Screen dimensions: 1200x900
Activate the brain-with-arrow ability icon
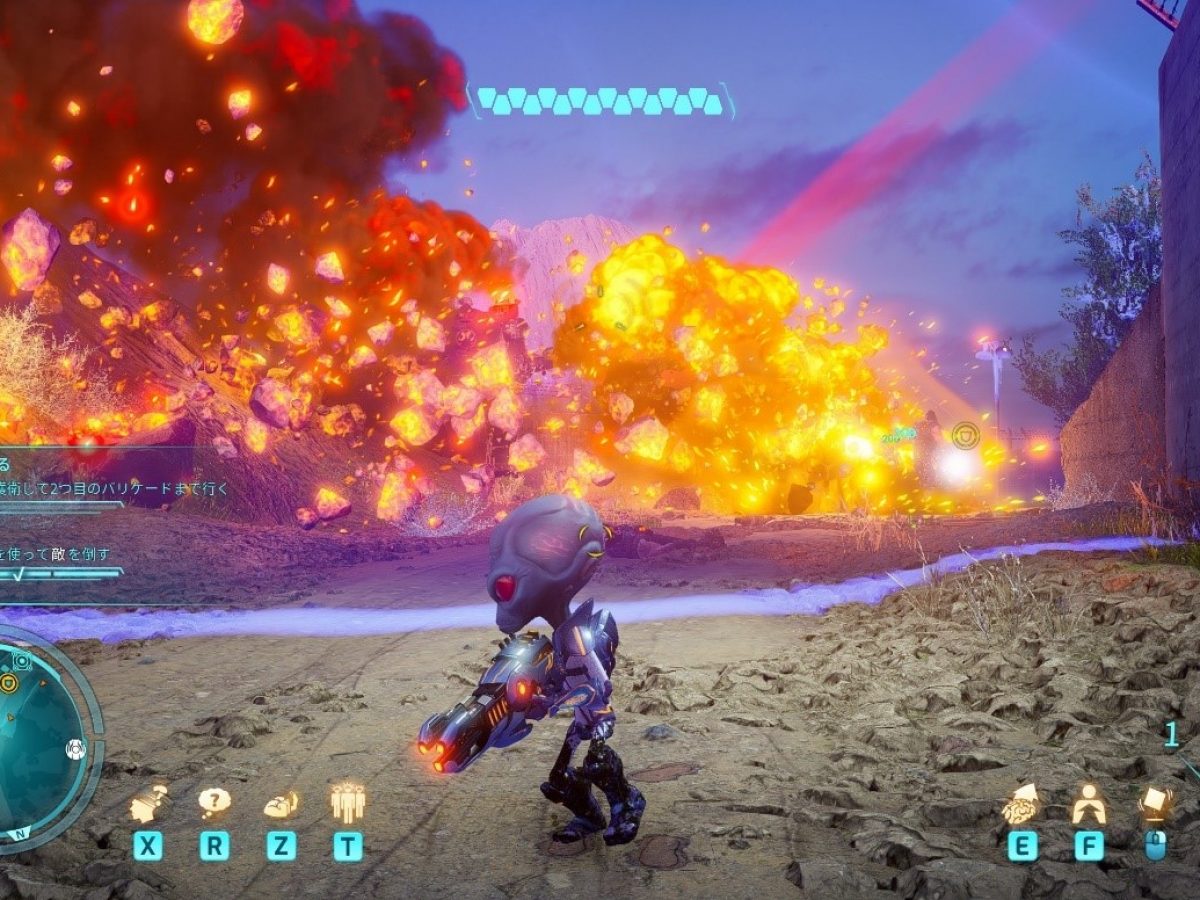pos(1021,803)
